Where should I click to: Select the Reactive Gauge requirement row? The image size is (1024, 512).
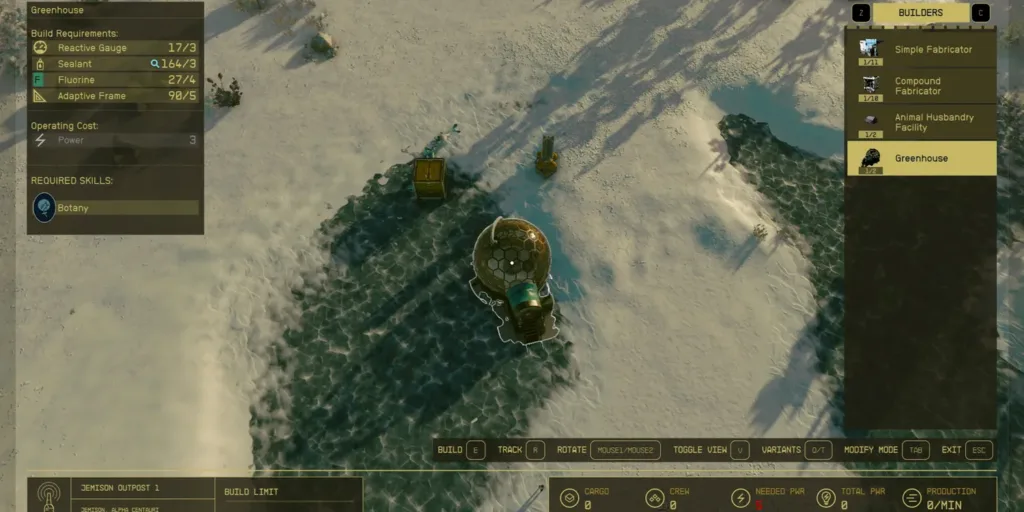[x=115, y=48]
